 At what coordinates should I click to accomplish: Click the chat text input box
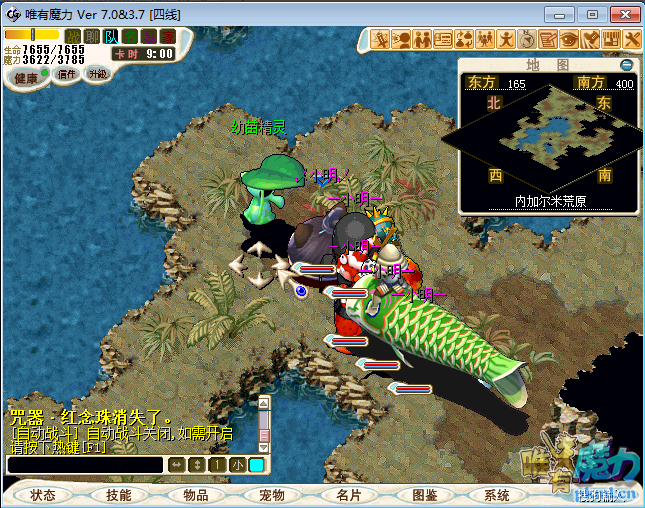[x=84, y=465]
